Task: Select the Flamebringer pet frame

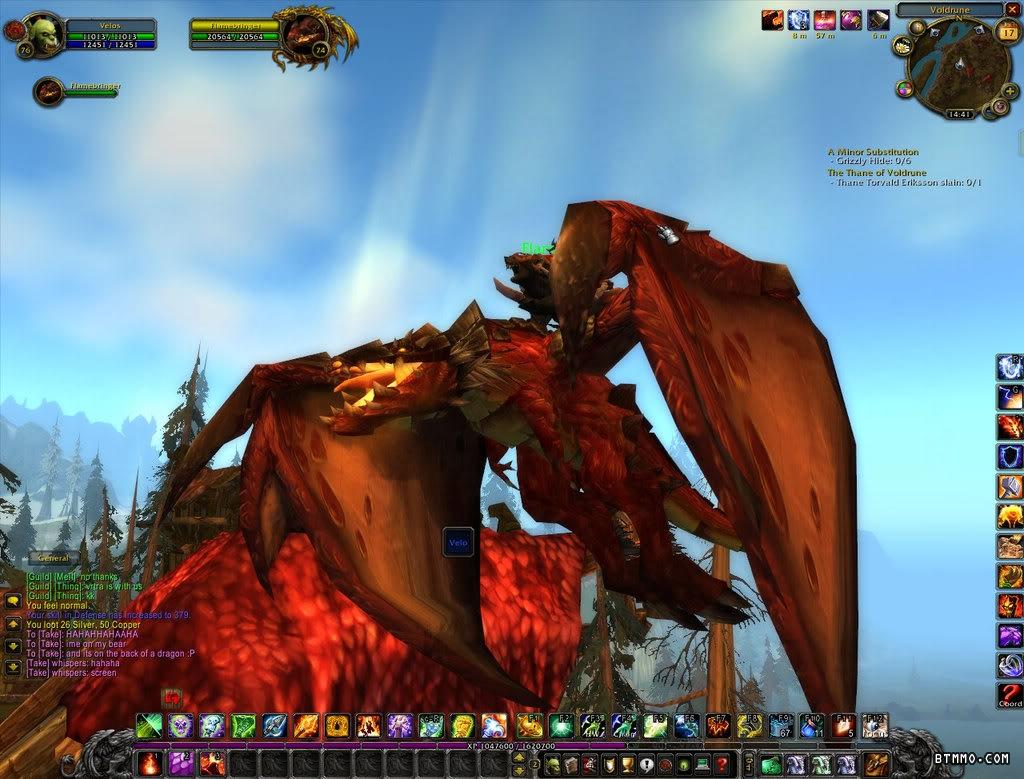Action: point(50,92)
